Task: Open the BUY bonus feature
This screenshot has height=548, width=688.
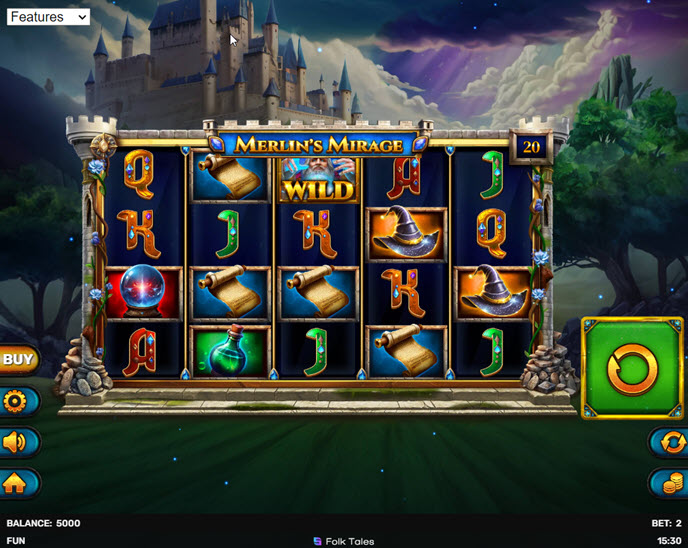Action: [18, 359]
